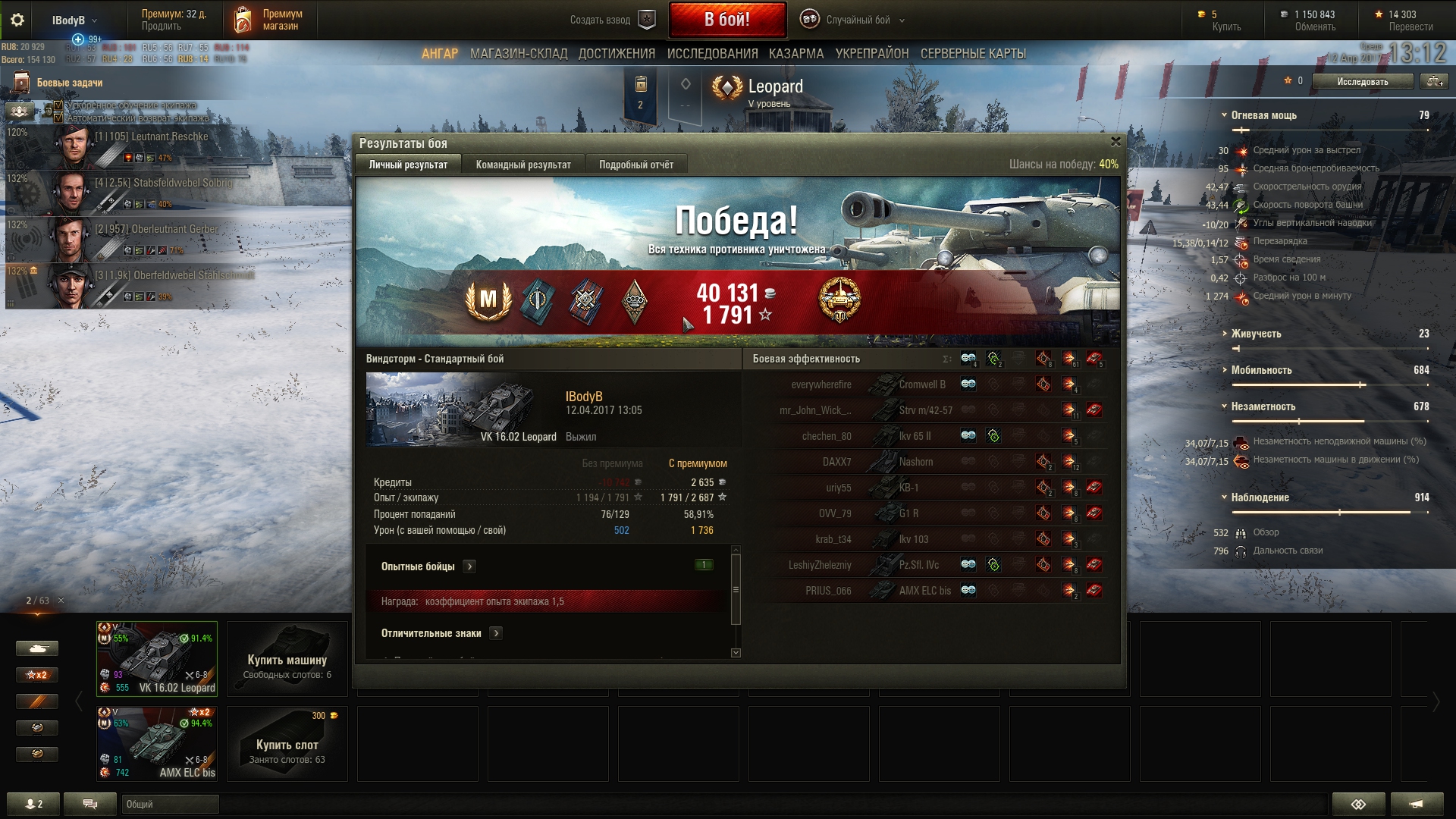Open the «ИССЛЕДОВАНИЯ» research menu

coord(712,54)
